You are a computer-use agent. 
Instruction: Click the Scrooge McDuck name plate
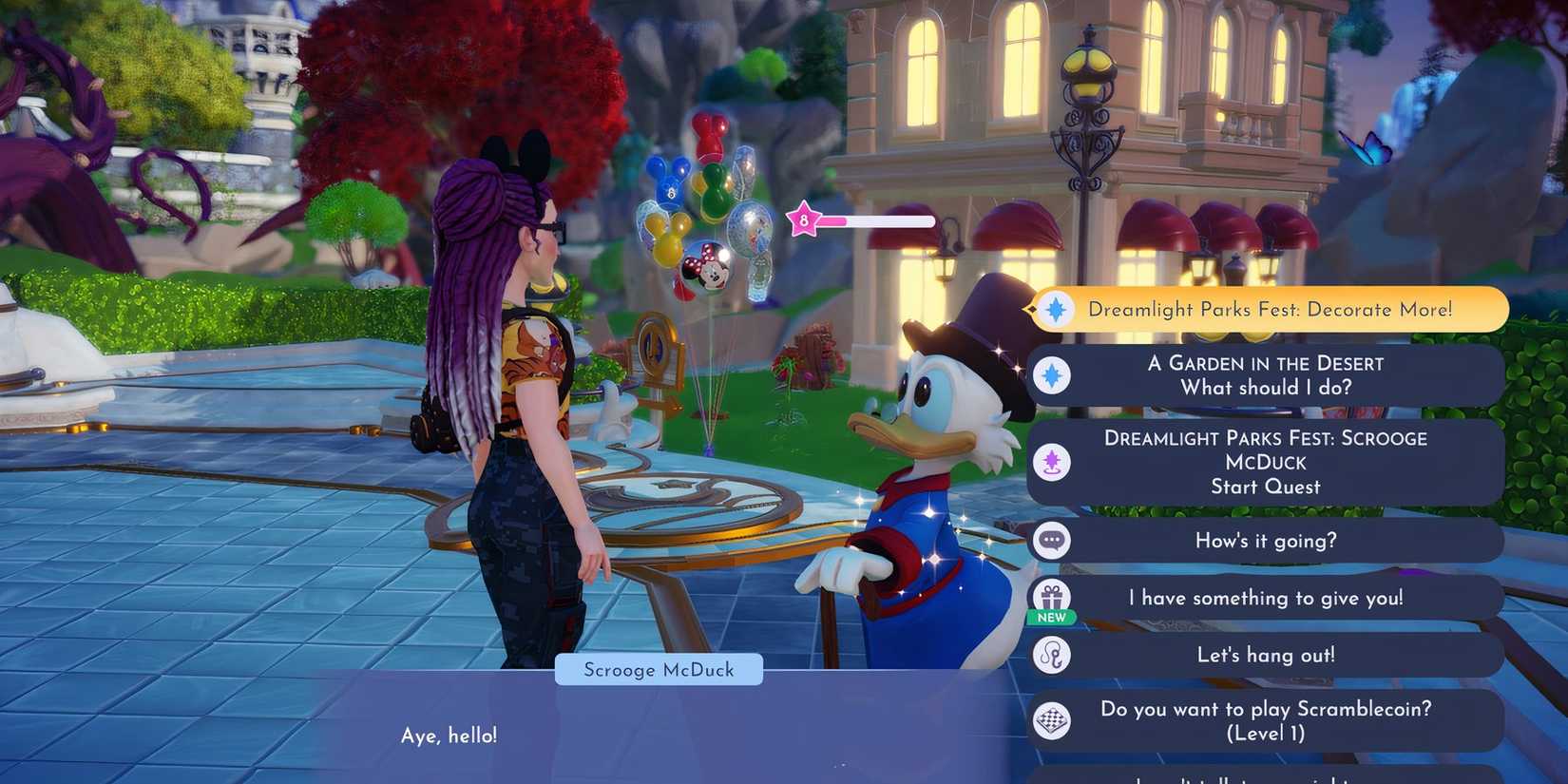(659, 669)
